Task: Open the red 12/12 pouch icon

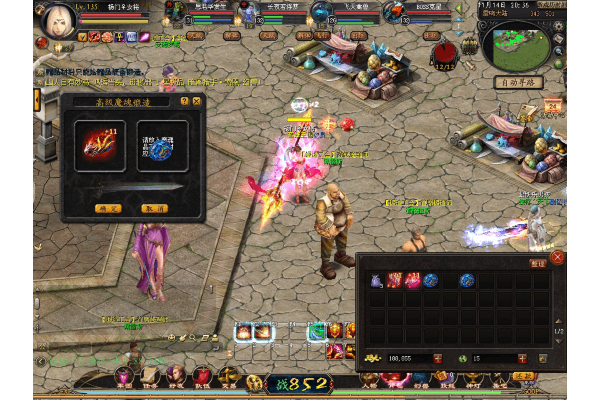Action: point(444,51)
